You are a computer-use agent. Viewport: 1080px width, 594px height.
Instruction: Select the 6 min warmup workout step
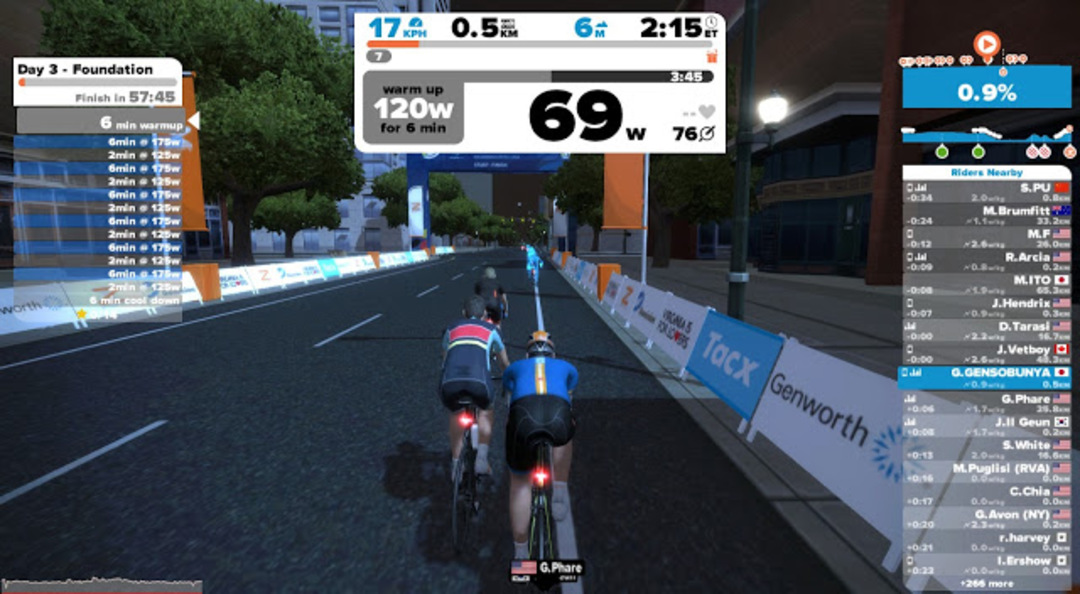(100, 123)
